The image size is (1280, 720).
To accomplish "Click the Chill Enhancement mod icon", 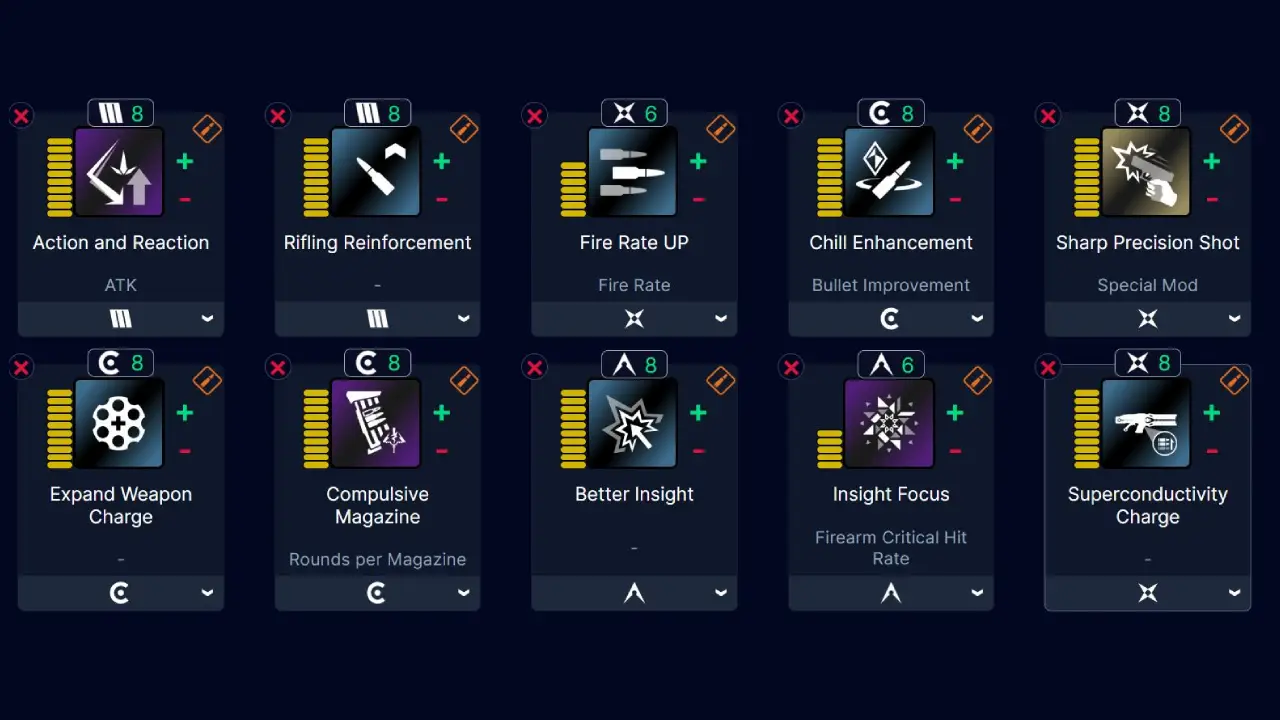I will tap(890, 172).
